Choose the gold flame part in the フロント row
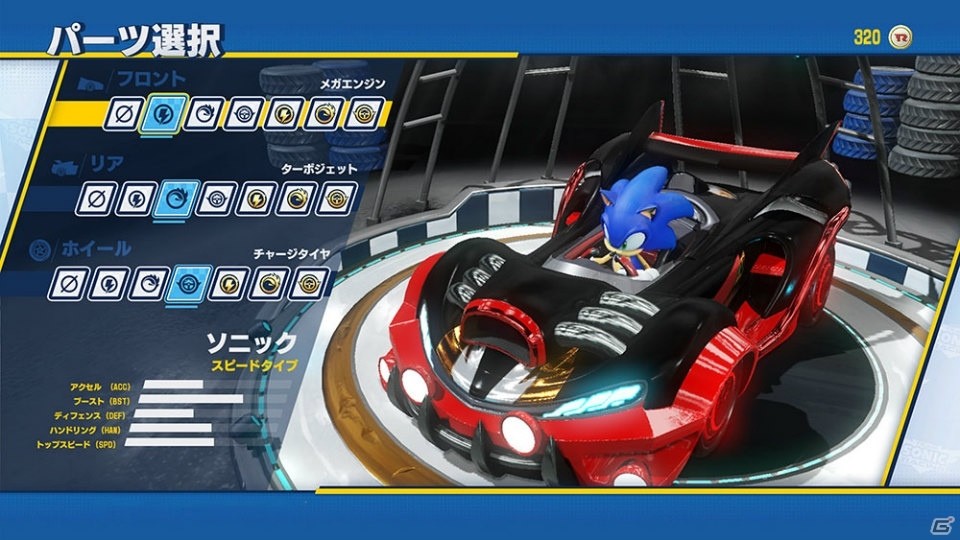 pyautogui.click(x=323, y=114)
